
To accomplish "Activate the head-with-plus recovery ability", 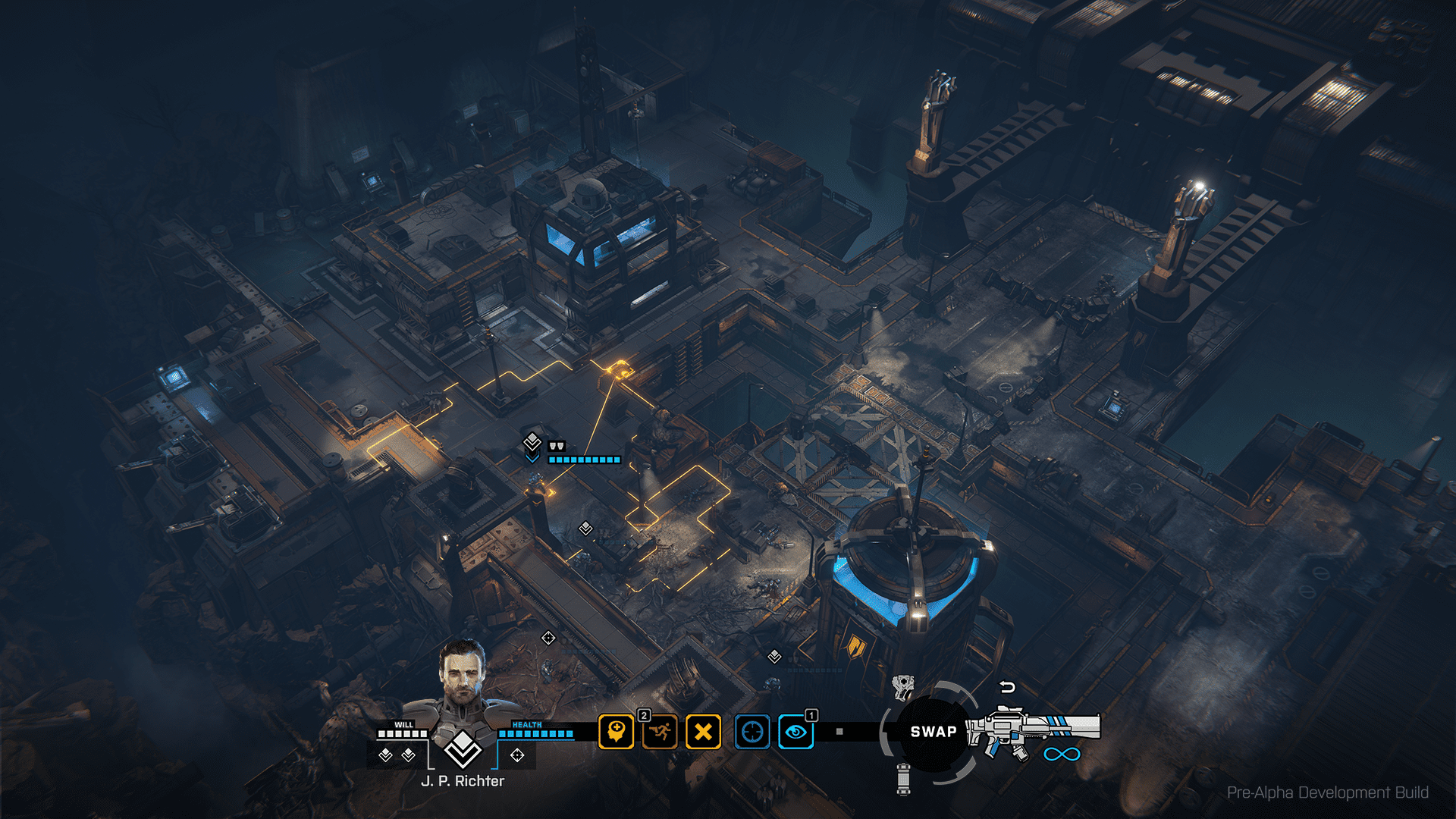I will [616, 733].
